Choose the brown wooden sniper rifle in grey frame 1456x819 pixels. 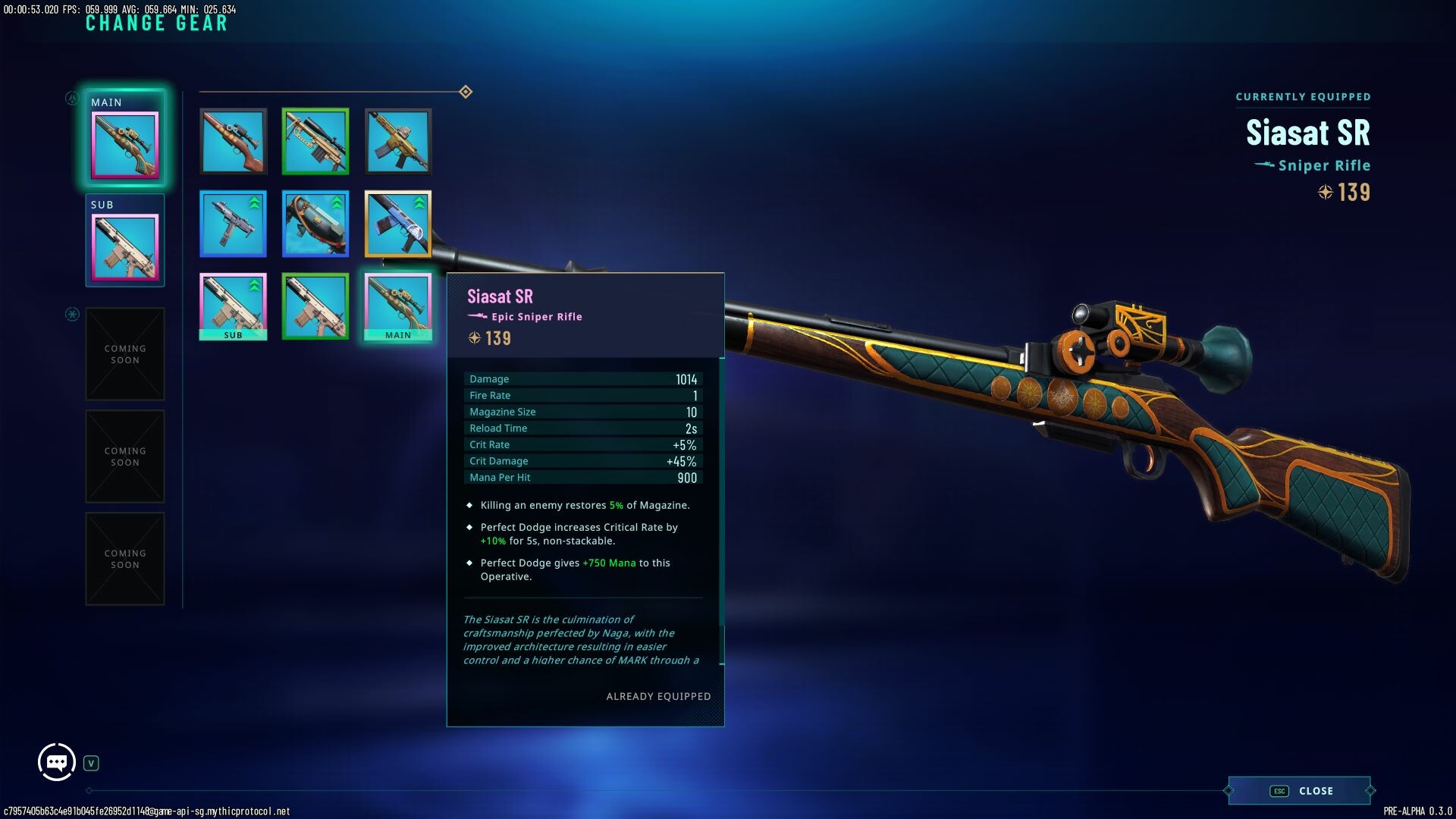point(233,141)
